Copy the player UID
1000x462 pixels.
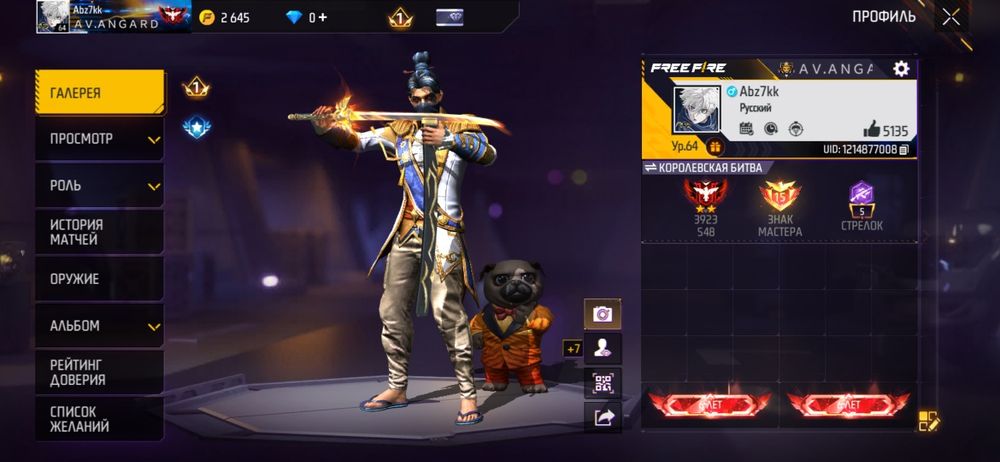[904, 149]
